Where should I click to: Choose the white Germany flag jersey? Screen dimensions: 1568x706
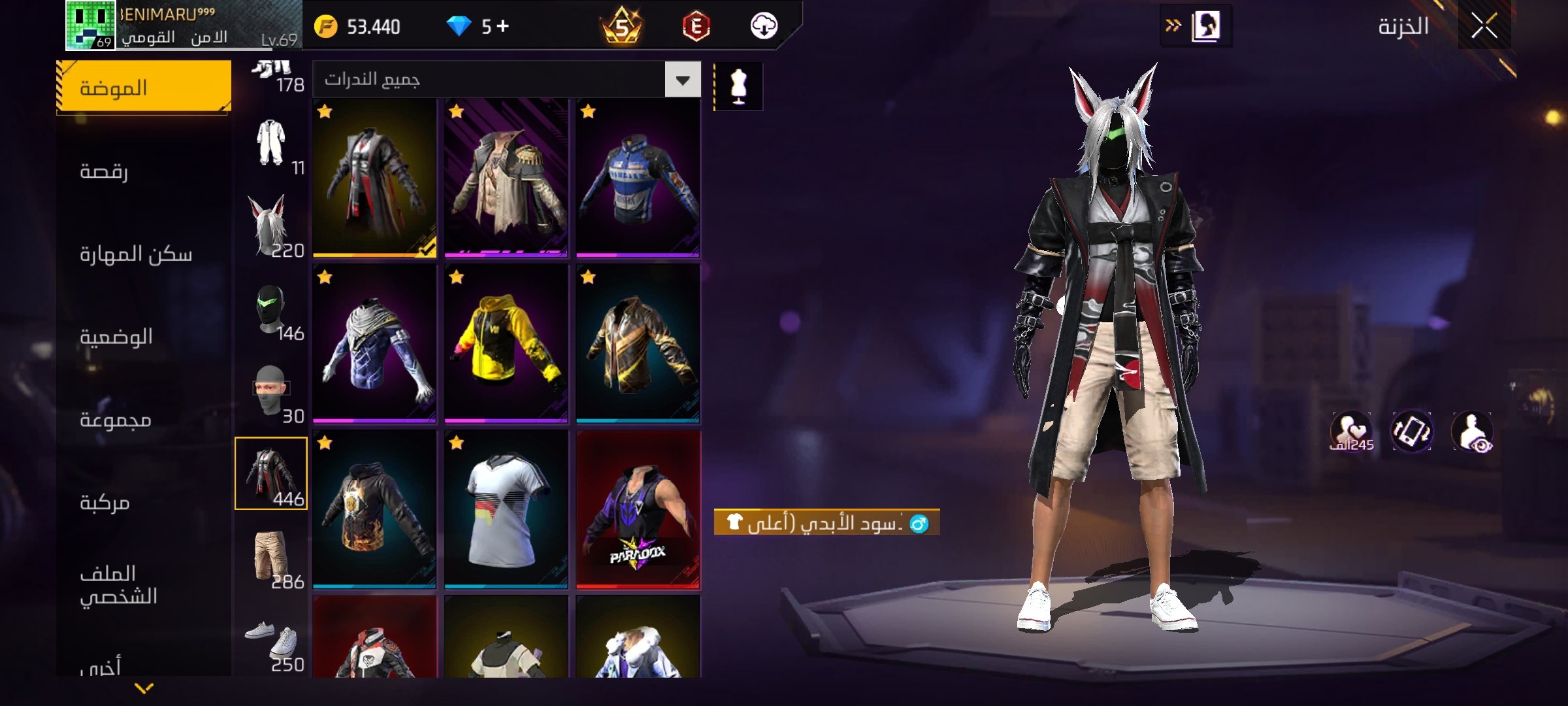point(506,509)
